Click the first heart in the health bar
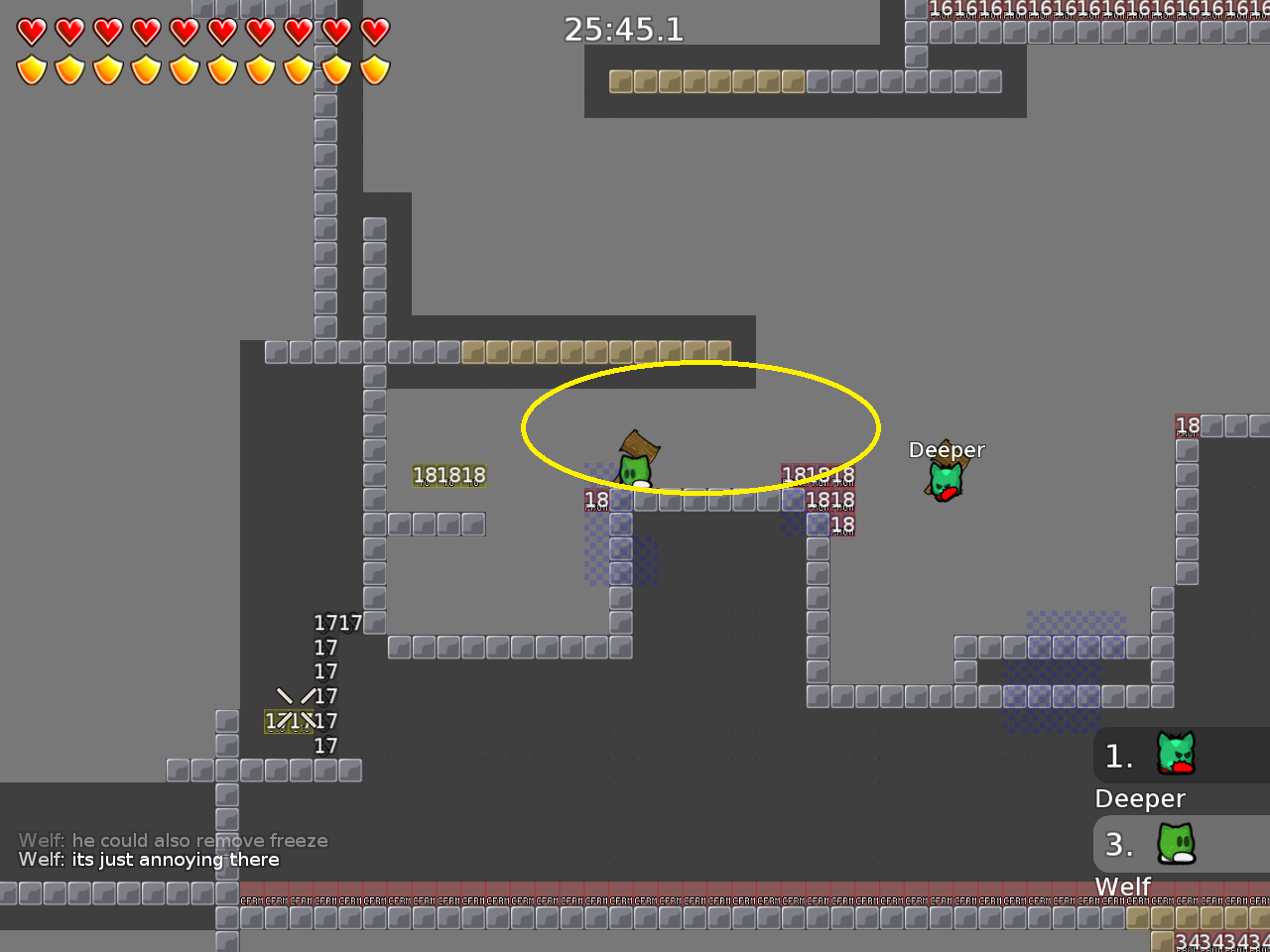The image size is (1270, 952). [x=31, y=31]
